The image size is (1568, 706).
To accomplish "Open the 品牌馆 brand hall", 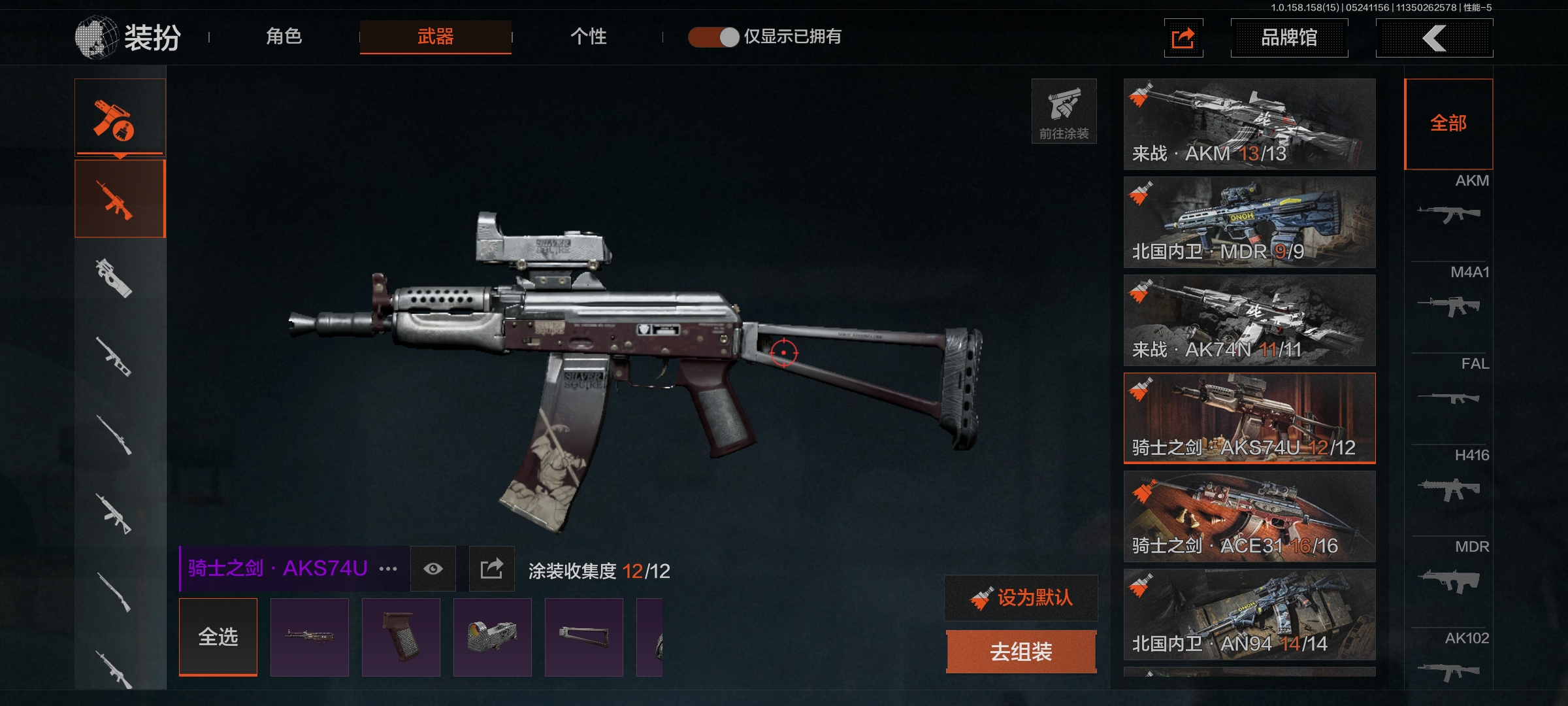I will [1288, 38].
